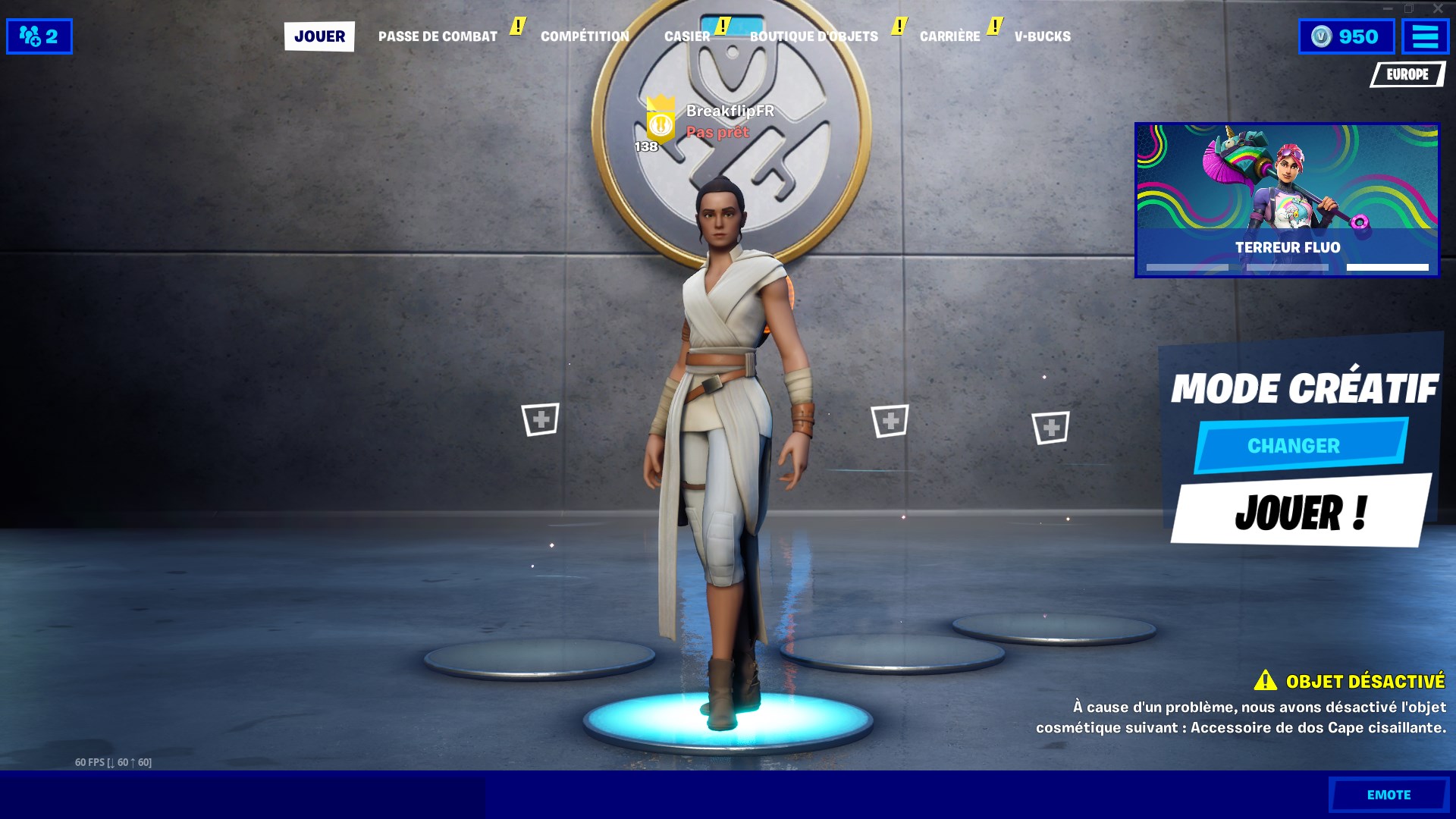Visit the BOUTIQUE D'OBJETS tab

pos(814,36)
